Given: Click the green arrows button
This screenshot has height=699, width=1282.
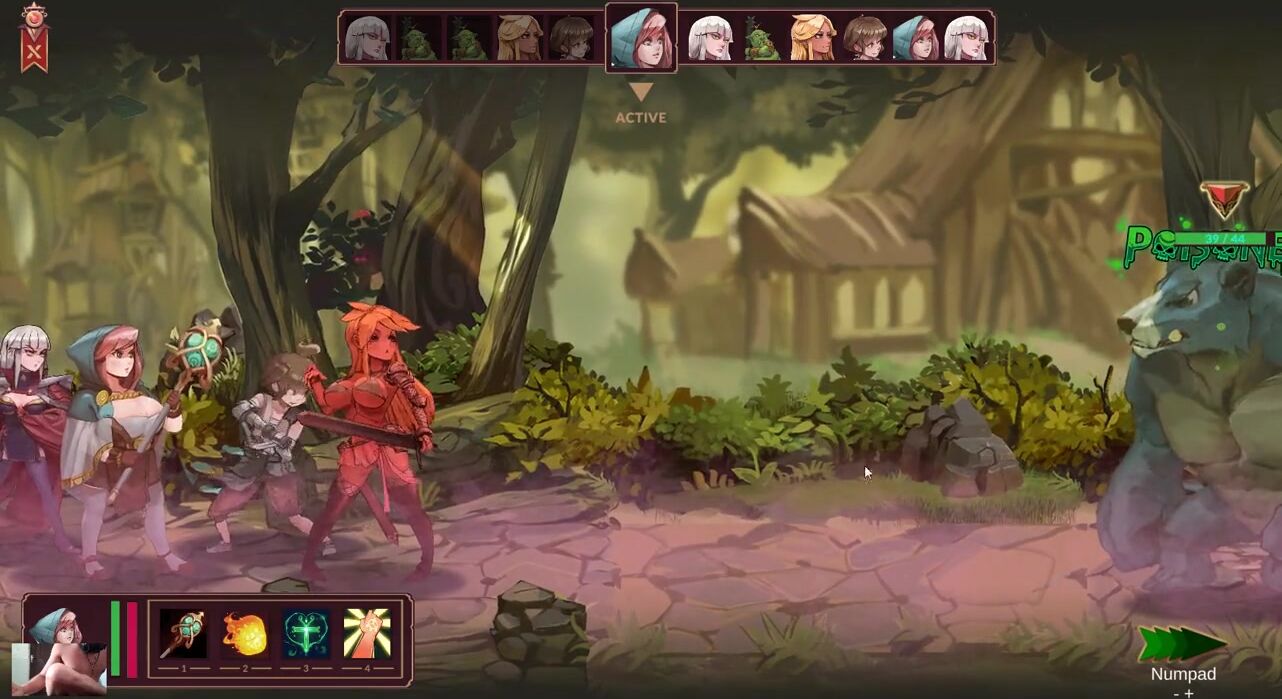Looking at the screenshot, I should click(x=1183, y=644).
